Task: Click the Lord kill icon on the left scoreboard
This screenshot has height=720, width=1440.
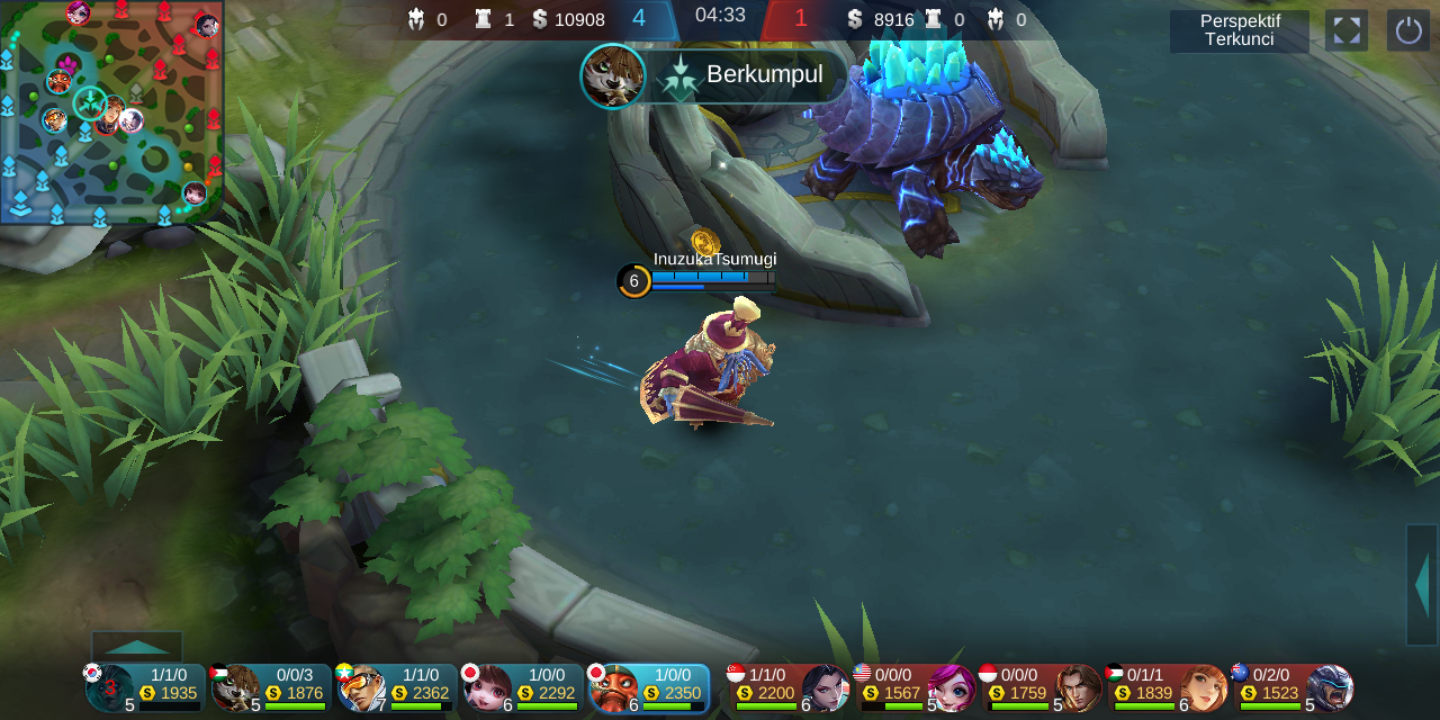Action: (x=419, y=18)
